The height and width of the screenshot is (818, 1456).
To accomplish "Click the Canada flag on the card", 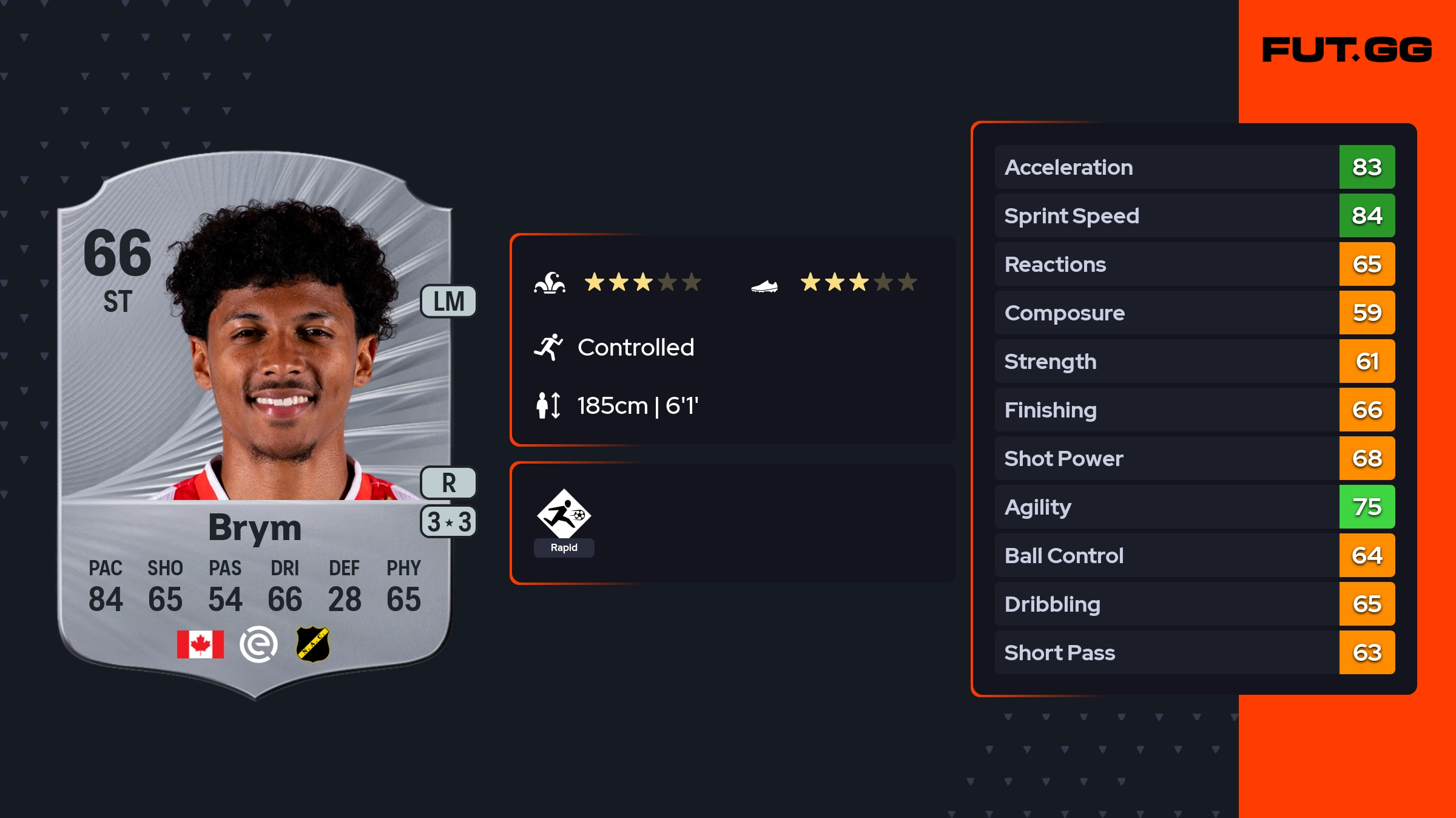I will click(200, 644).
